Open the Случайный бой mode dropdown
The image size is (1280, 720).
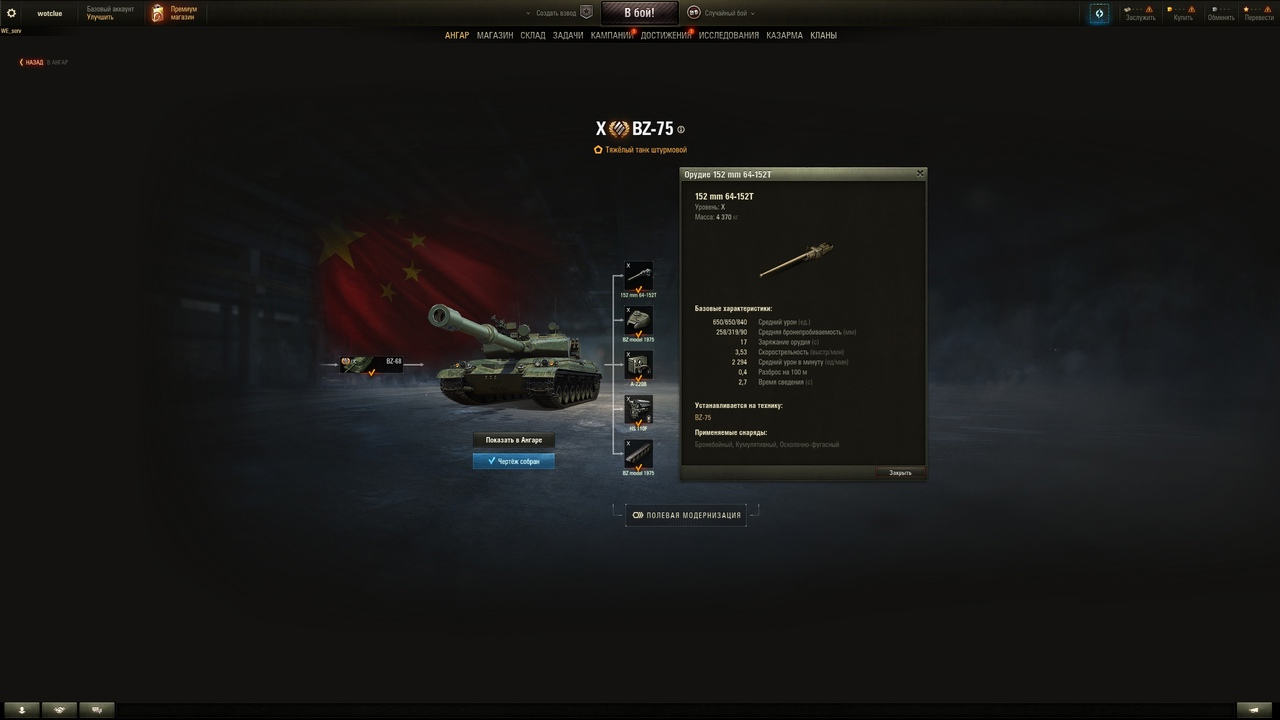coord(721,13)
